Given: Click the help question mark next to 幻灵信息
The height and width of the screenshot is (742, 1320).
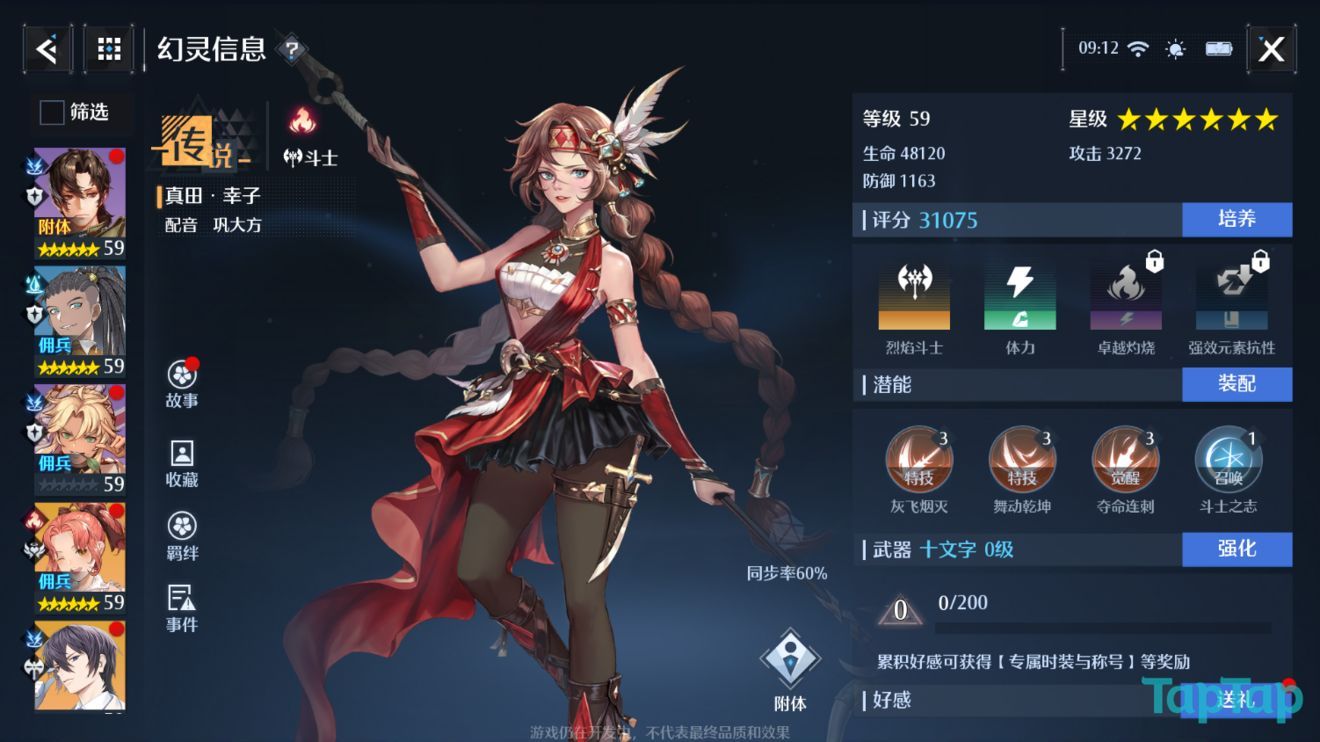Looking at the screenshot, I should pos(291,48).
